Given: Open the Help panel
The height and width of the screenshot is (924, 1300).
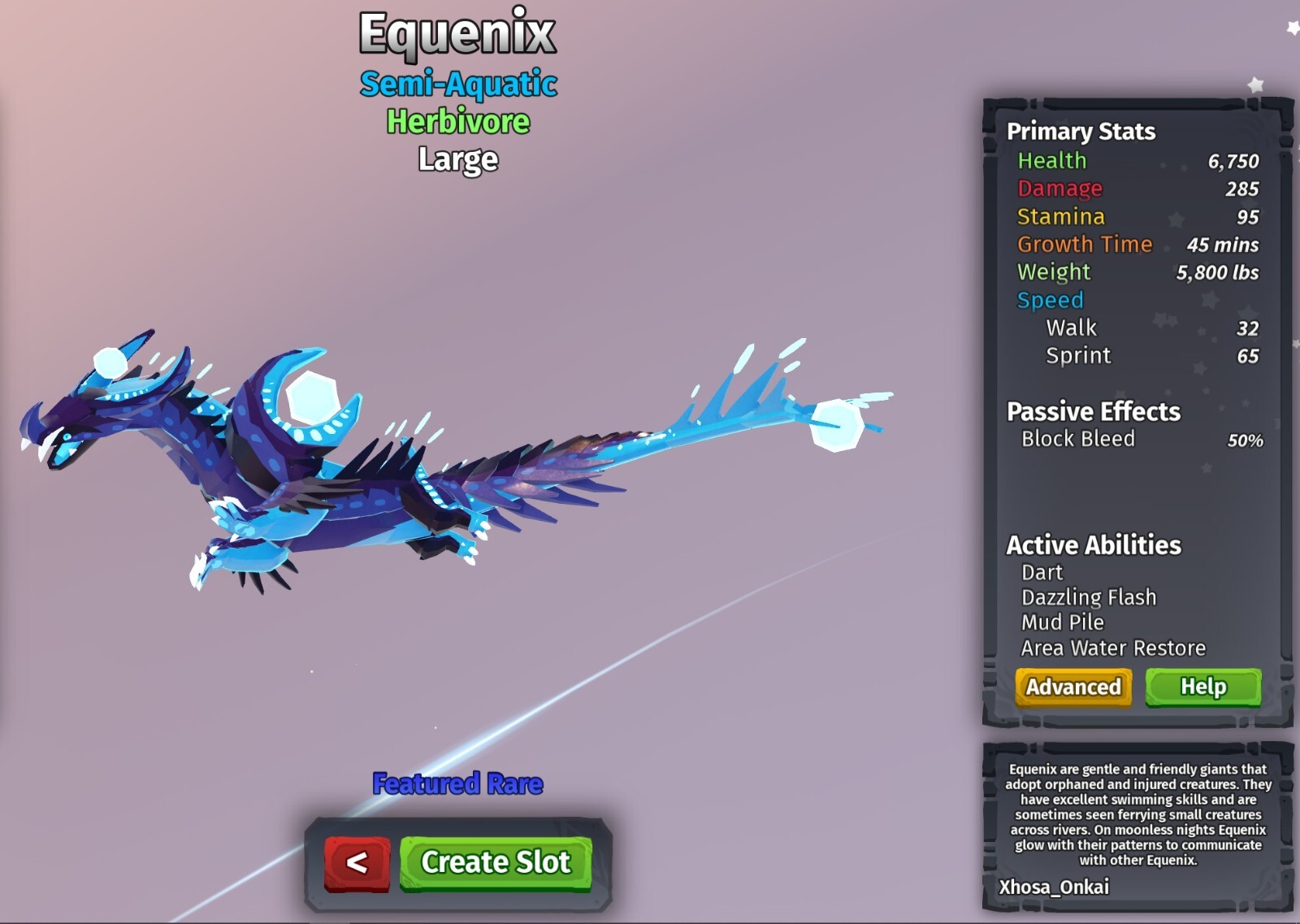Looking at the screenshot, I should (1202, 687).
